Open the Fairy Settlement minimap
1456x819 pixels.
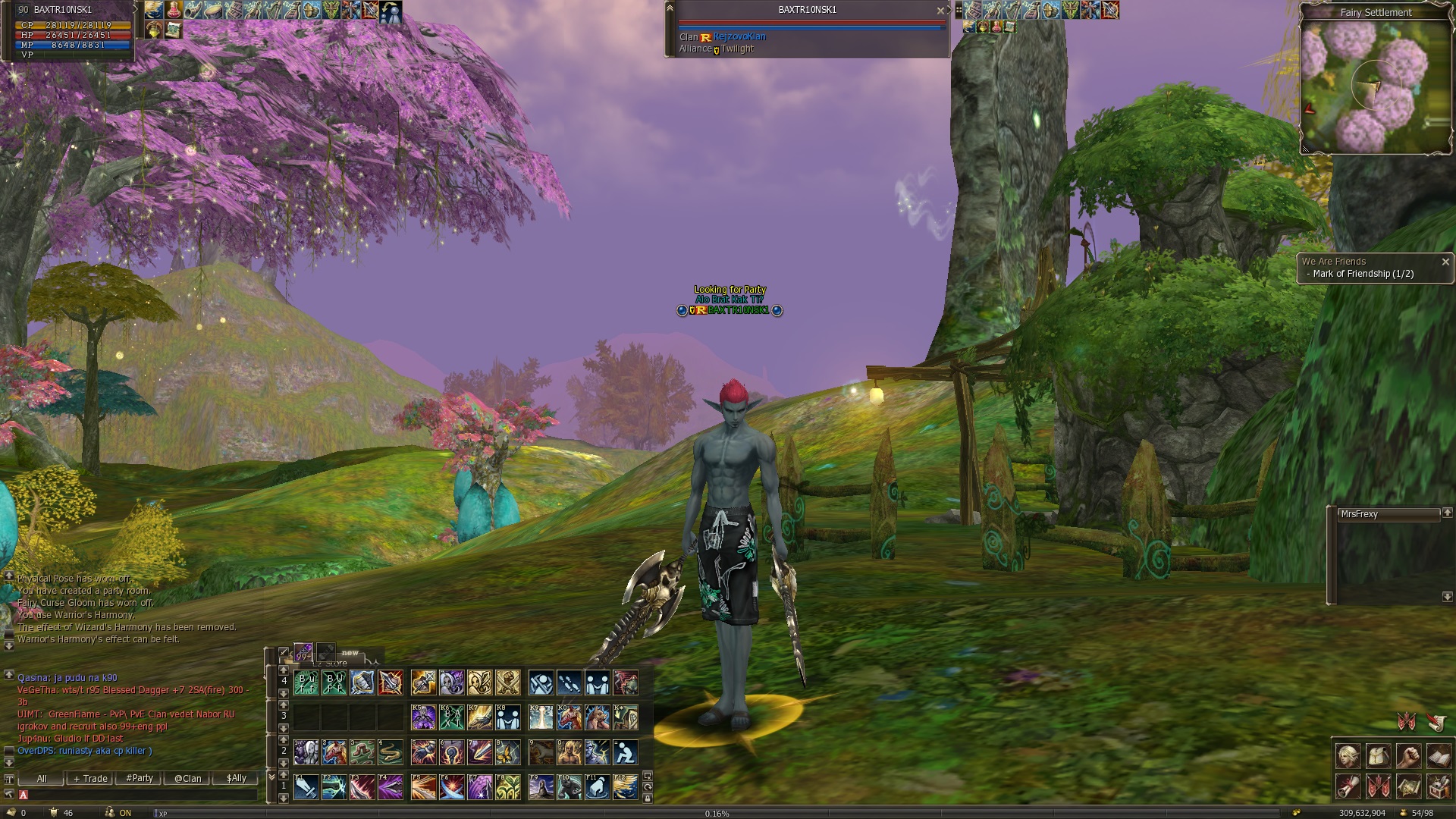click(x=1375, y=85)
